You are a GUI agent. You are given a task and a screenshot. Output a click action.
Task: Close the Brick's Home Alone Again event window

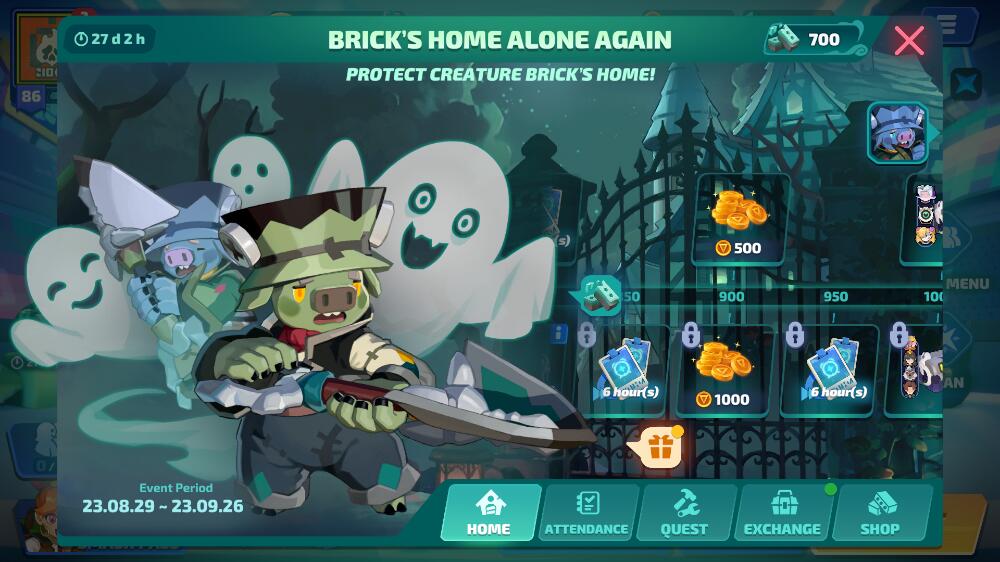tap(909, 40)
